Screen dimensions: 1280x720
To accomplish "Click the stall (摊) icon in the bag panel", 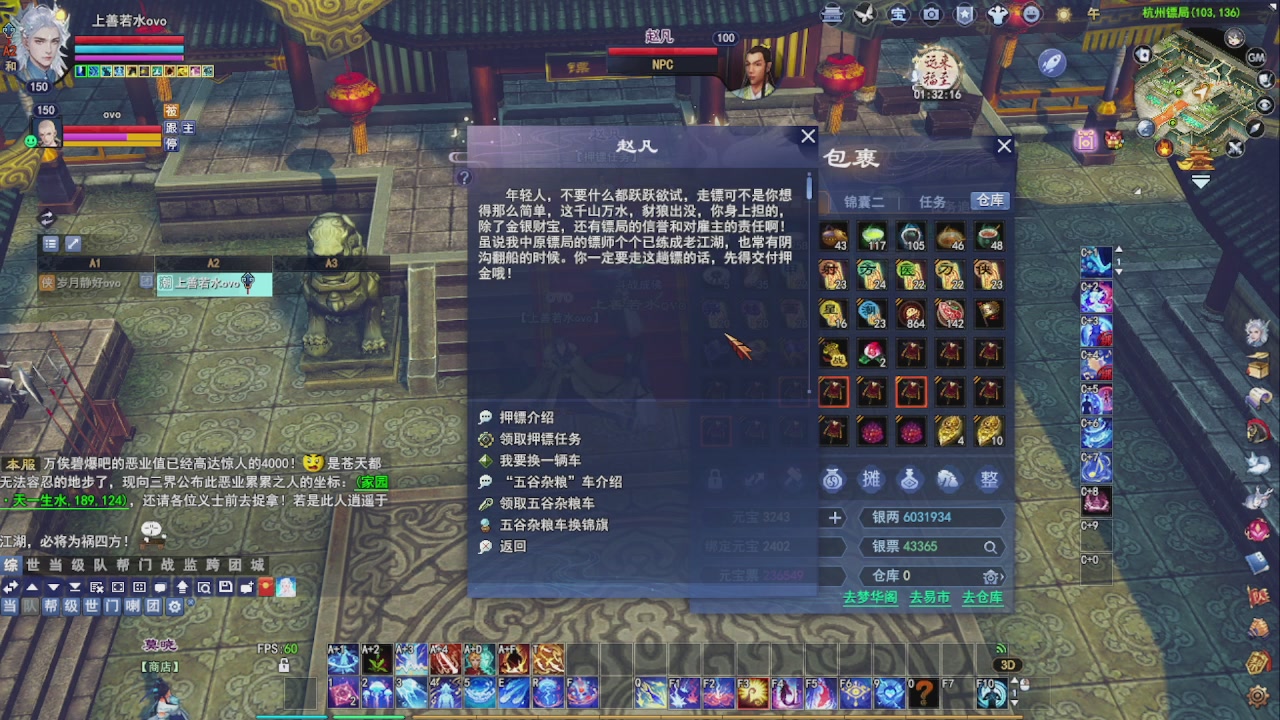I will [x=871, y=478].
